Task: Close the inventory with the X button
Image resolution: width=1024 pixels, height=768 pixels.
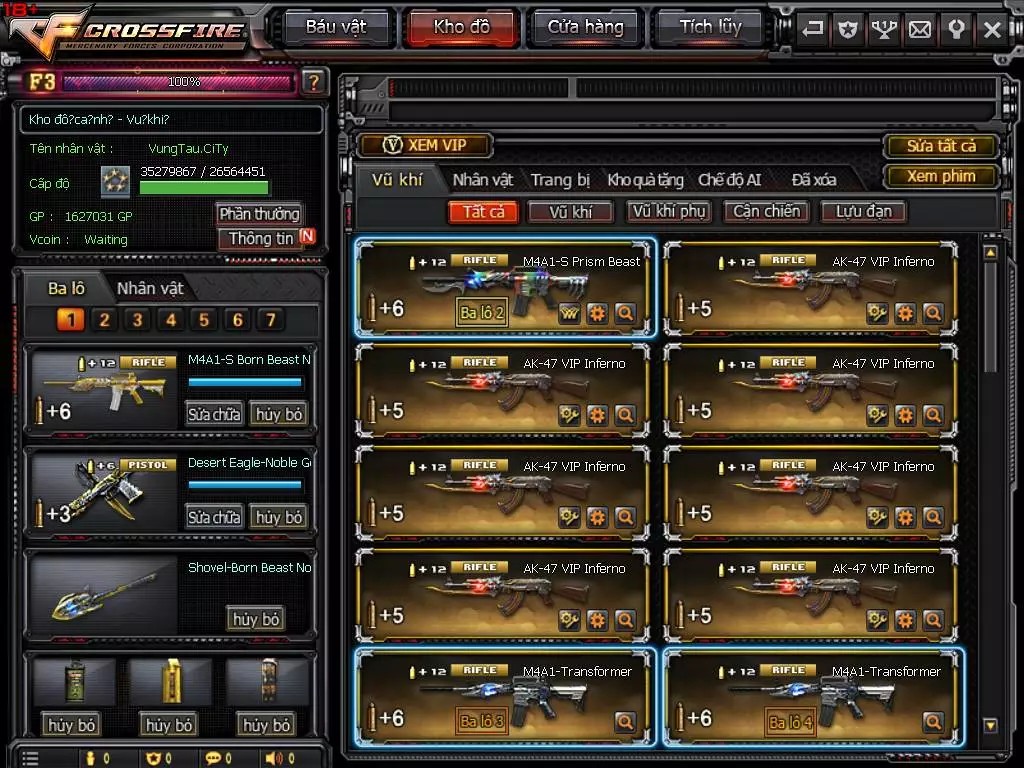Action: tap(992, 29)
